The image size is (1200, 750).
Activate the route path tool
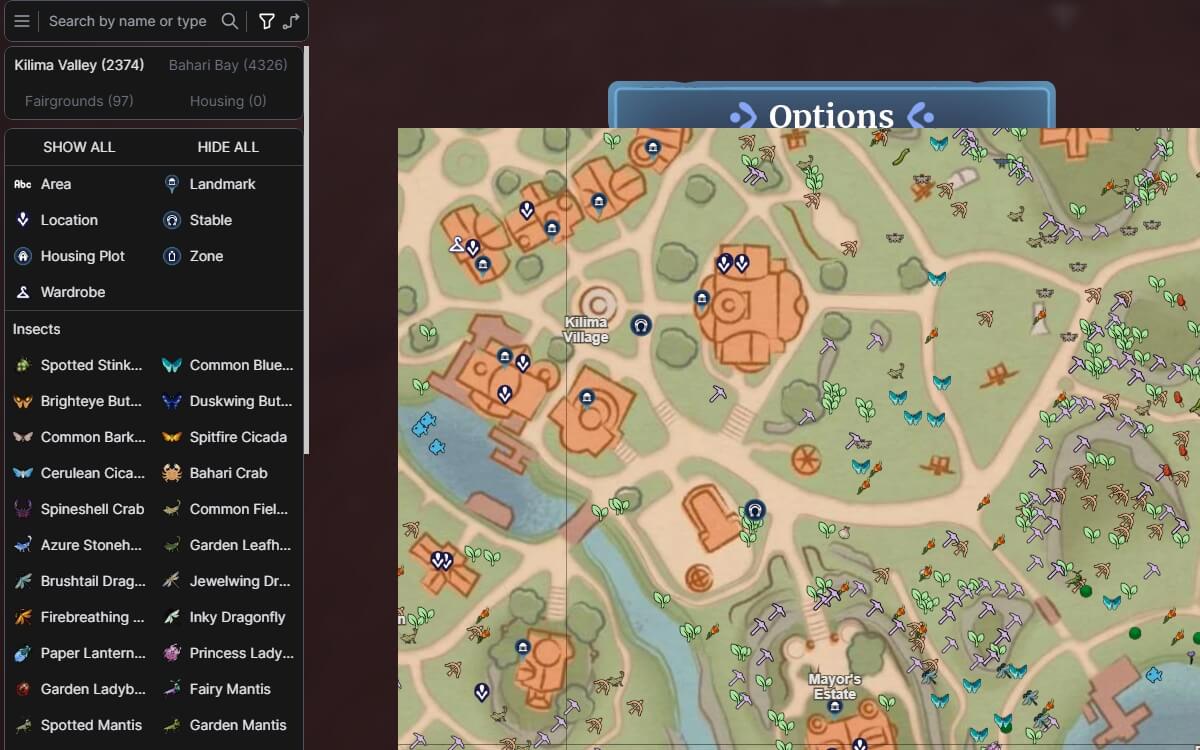(x=291, y=21)
